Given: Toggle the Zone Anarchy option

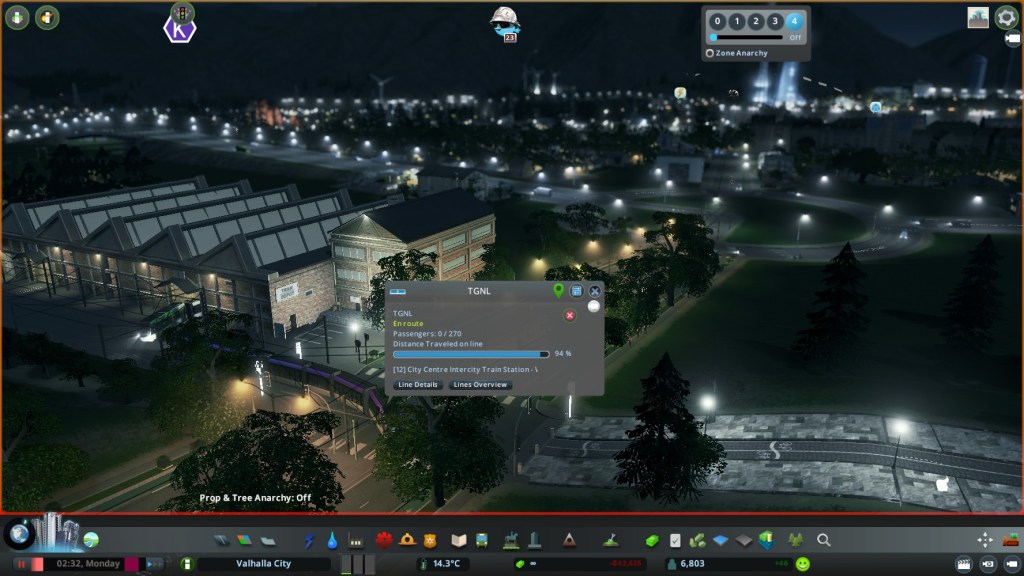Looking at the screenshot, I should (x=710, y=53).
